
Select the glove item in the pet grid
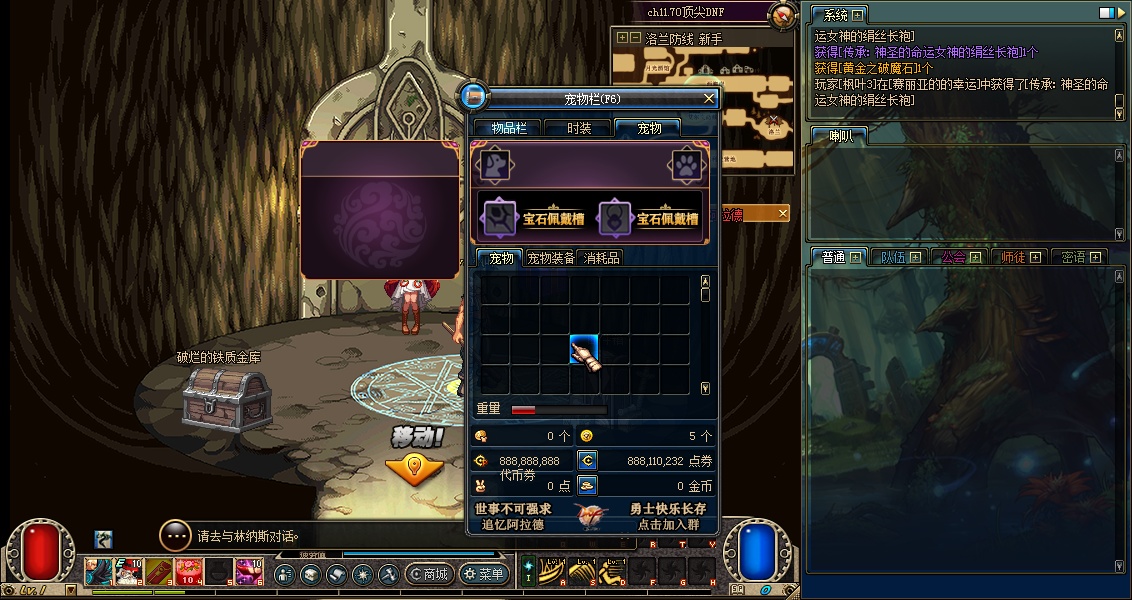[x=585, y=350]
